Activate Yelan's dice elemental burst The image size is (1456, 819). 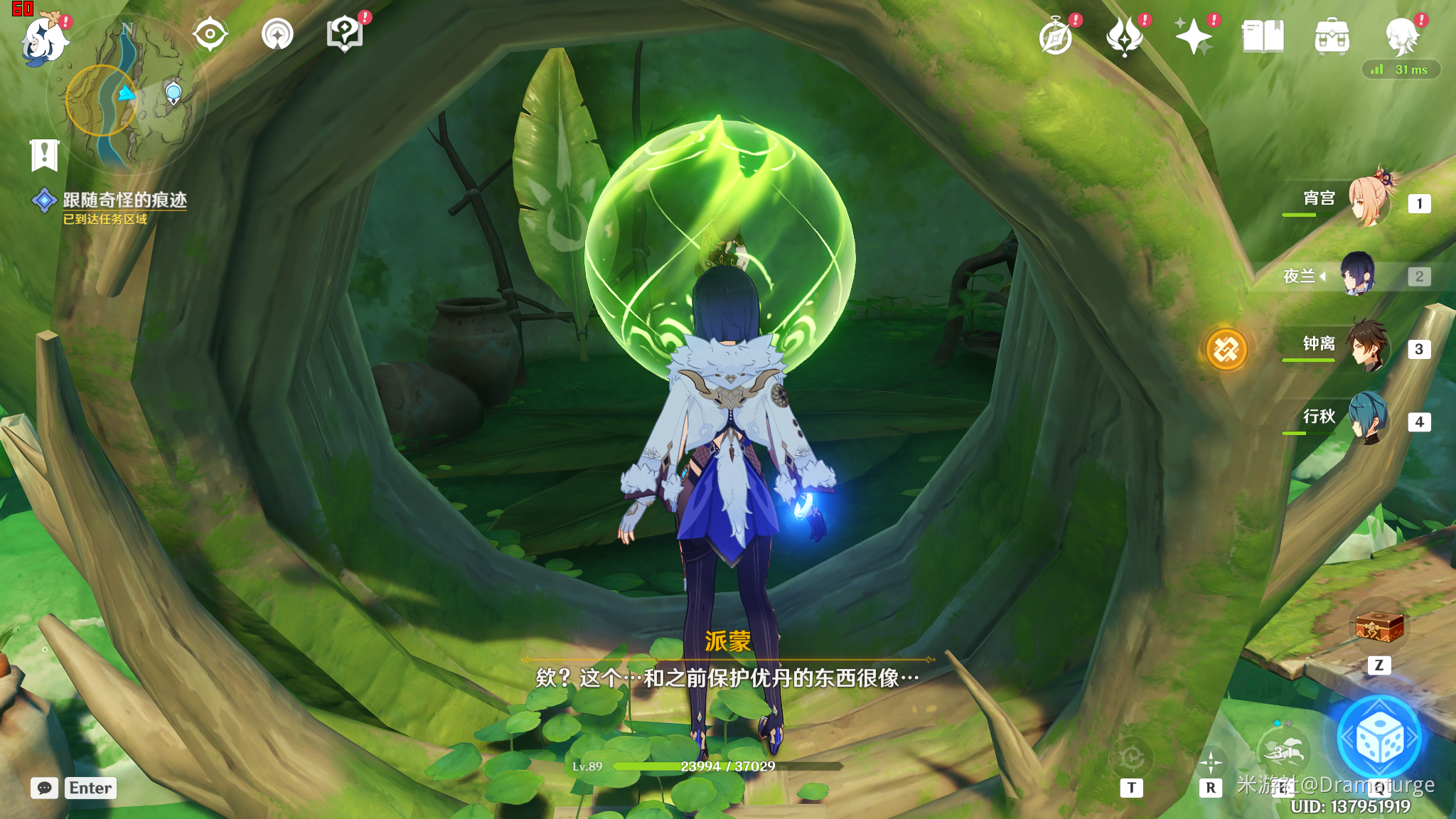pyautogui.click(x=1379, y=739)
